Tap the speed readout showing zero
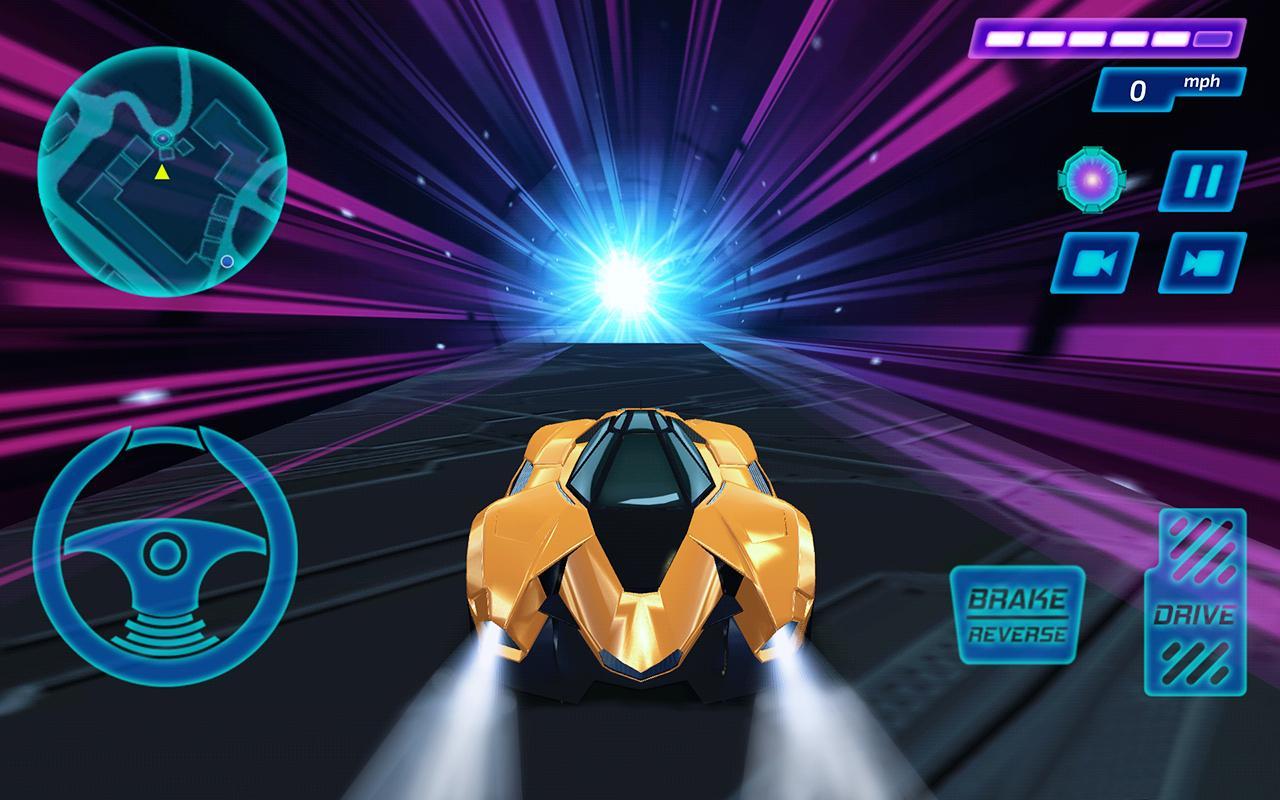 (1139, 90)
